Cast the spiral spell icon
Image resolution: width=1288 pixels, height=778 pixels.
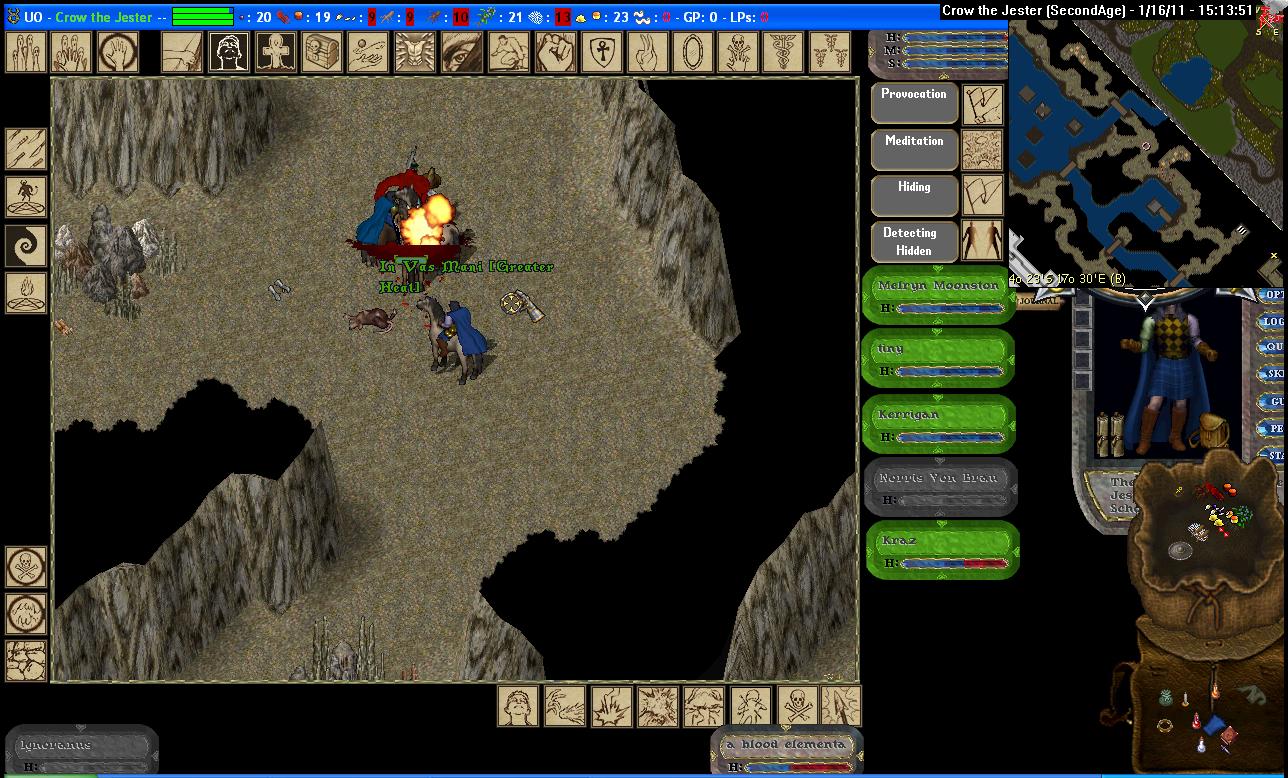[26, 245]
